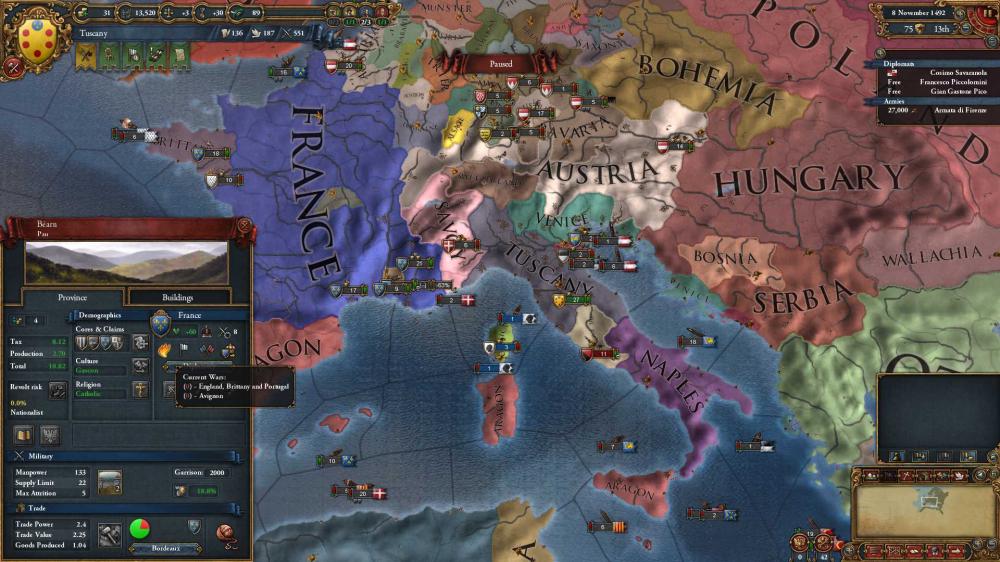Screen dimensions: 1000x562
Task: Click the pie chart trade power icon
Action: click(x=141, y=528)
